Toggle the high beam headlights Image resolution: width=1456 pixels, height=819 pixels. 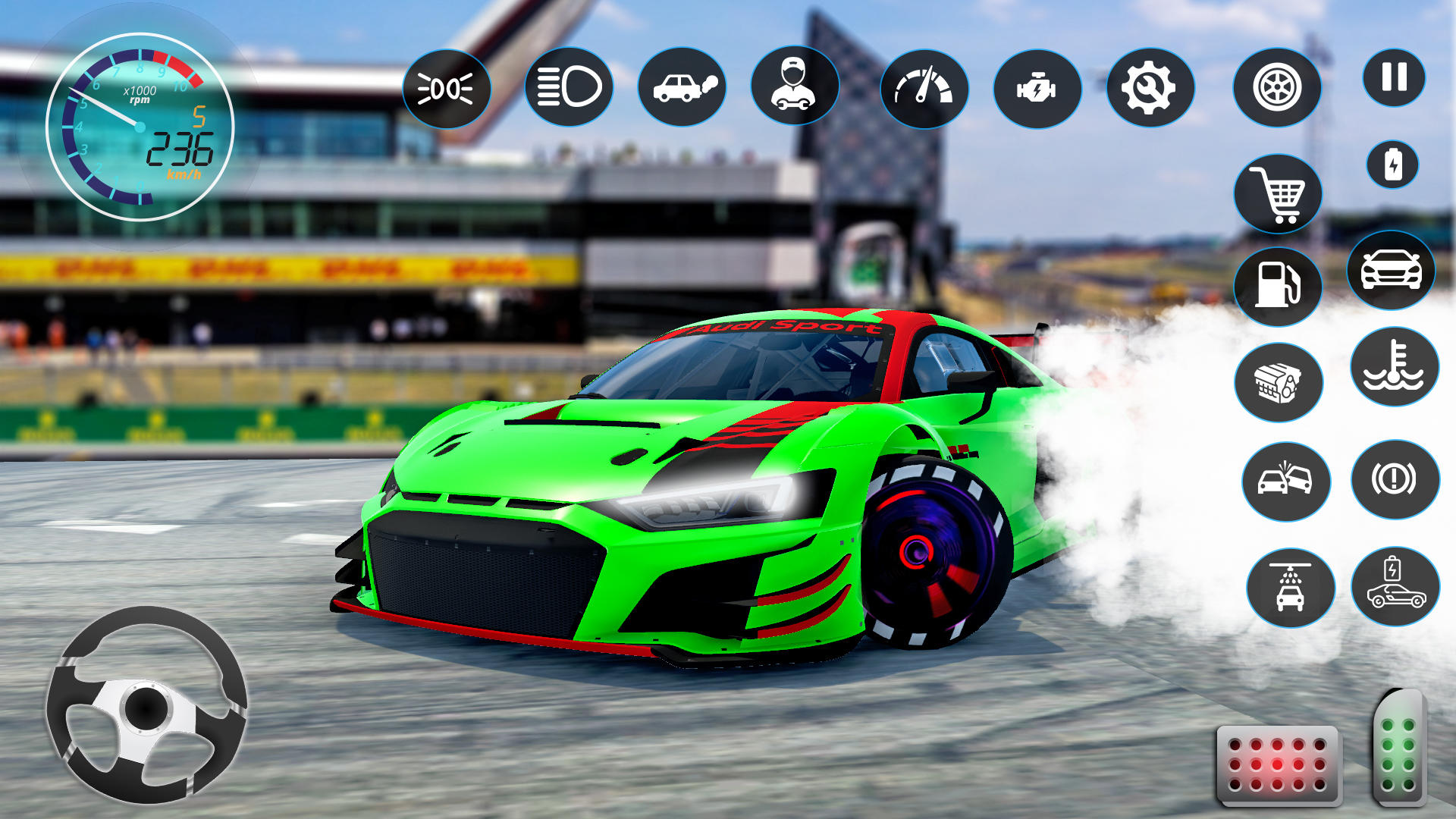570,88
